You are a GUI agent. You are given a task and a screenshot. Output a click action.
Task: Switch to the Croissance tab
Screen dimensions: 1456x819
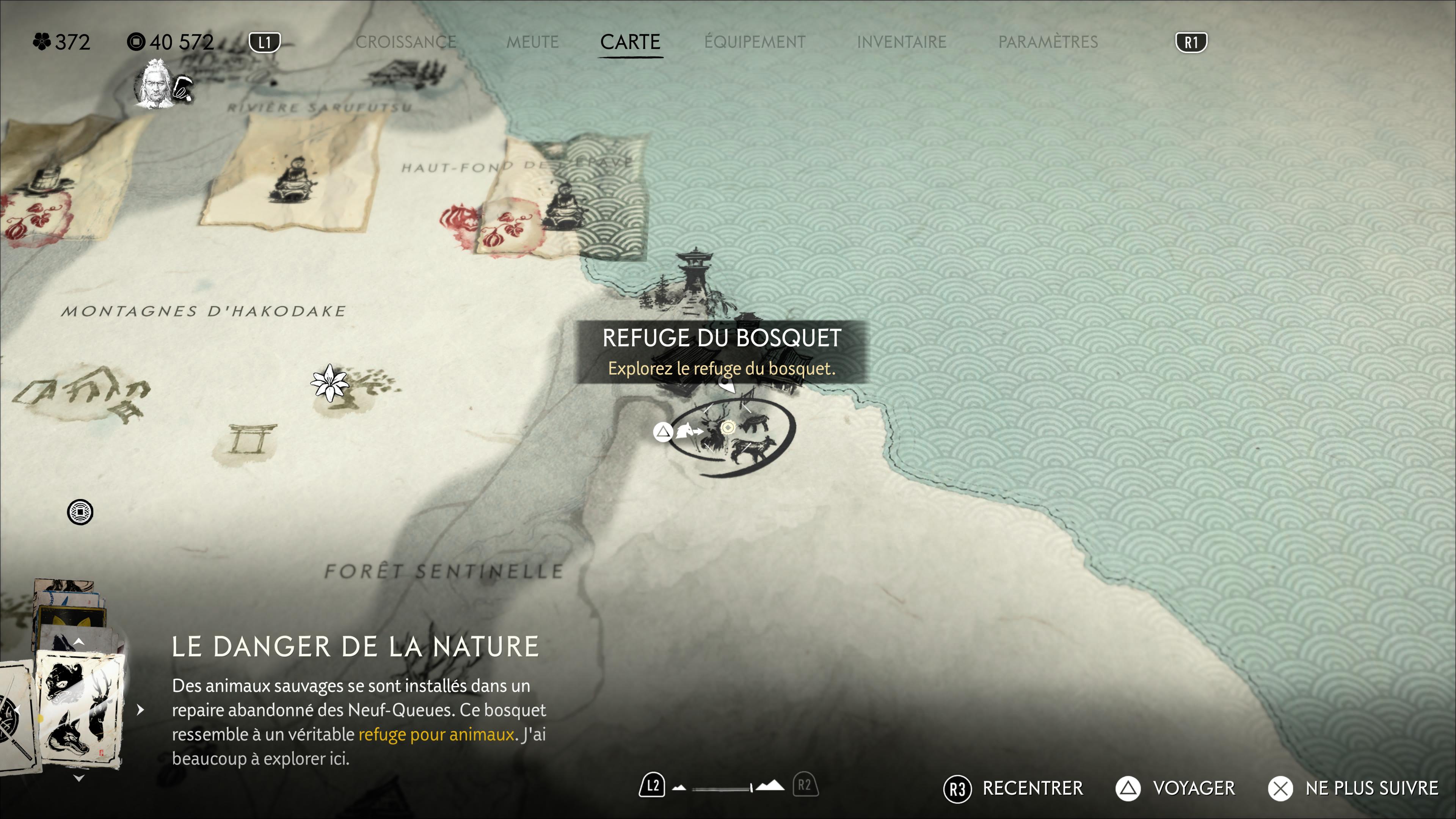(406, 42)
